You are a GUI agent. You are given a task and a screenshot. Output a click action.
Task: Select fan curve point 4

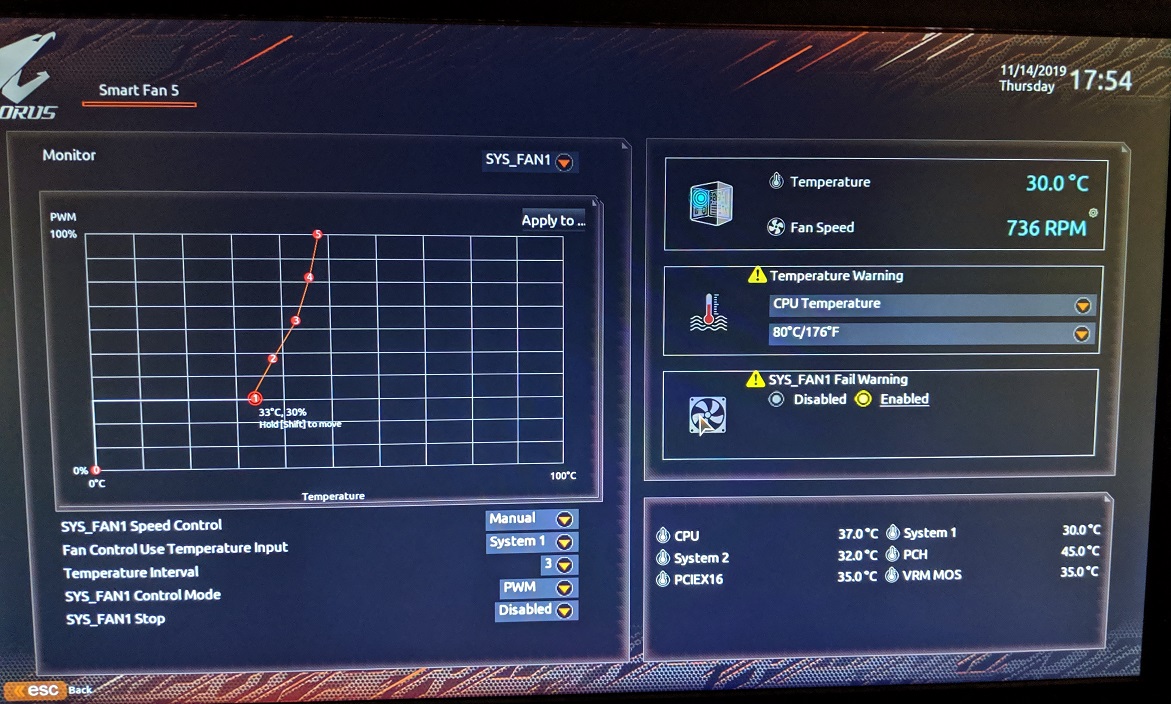point(309,277)
